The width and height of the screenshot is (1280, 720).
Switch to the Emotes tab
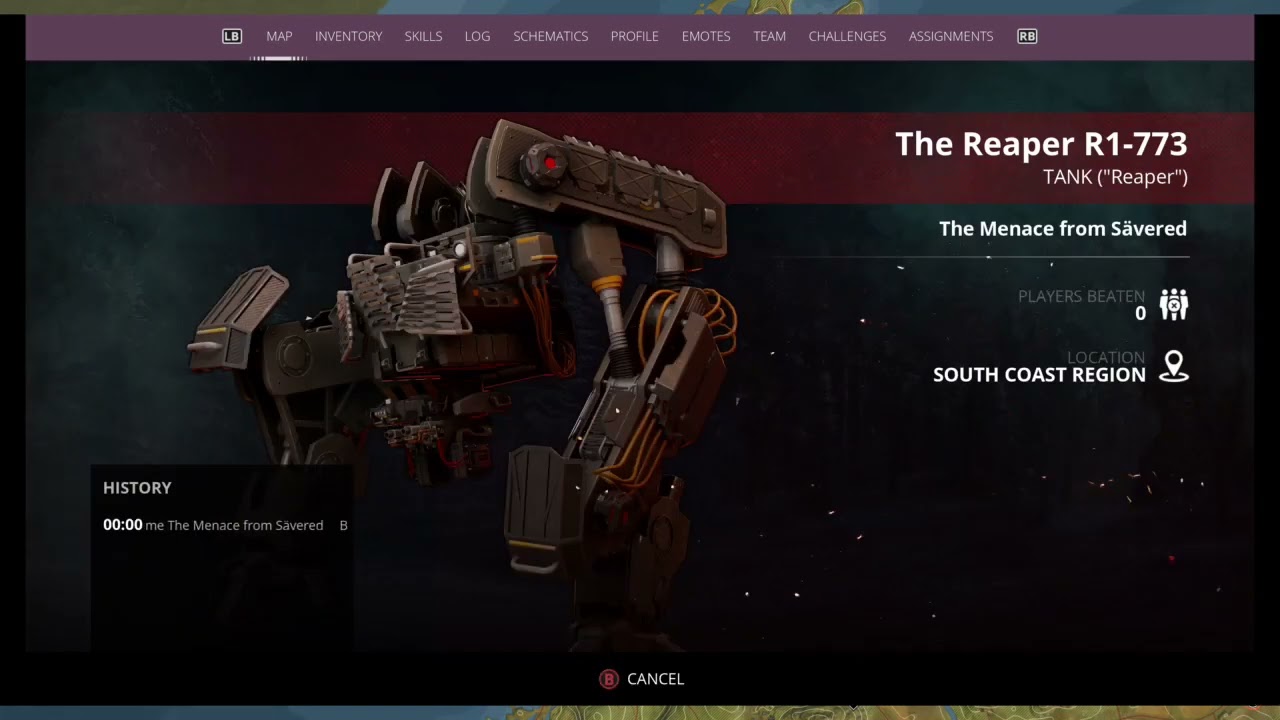pos(706,36)
